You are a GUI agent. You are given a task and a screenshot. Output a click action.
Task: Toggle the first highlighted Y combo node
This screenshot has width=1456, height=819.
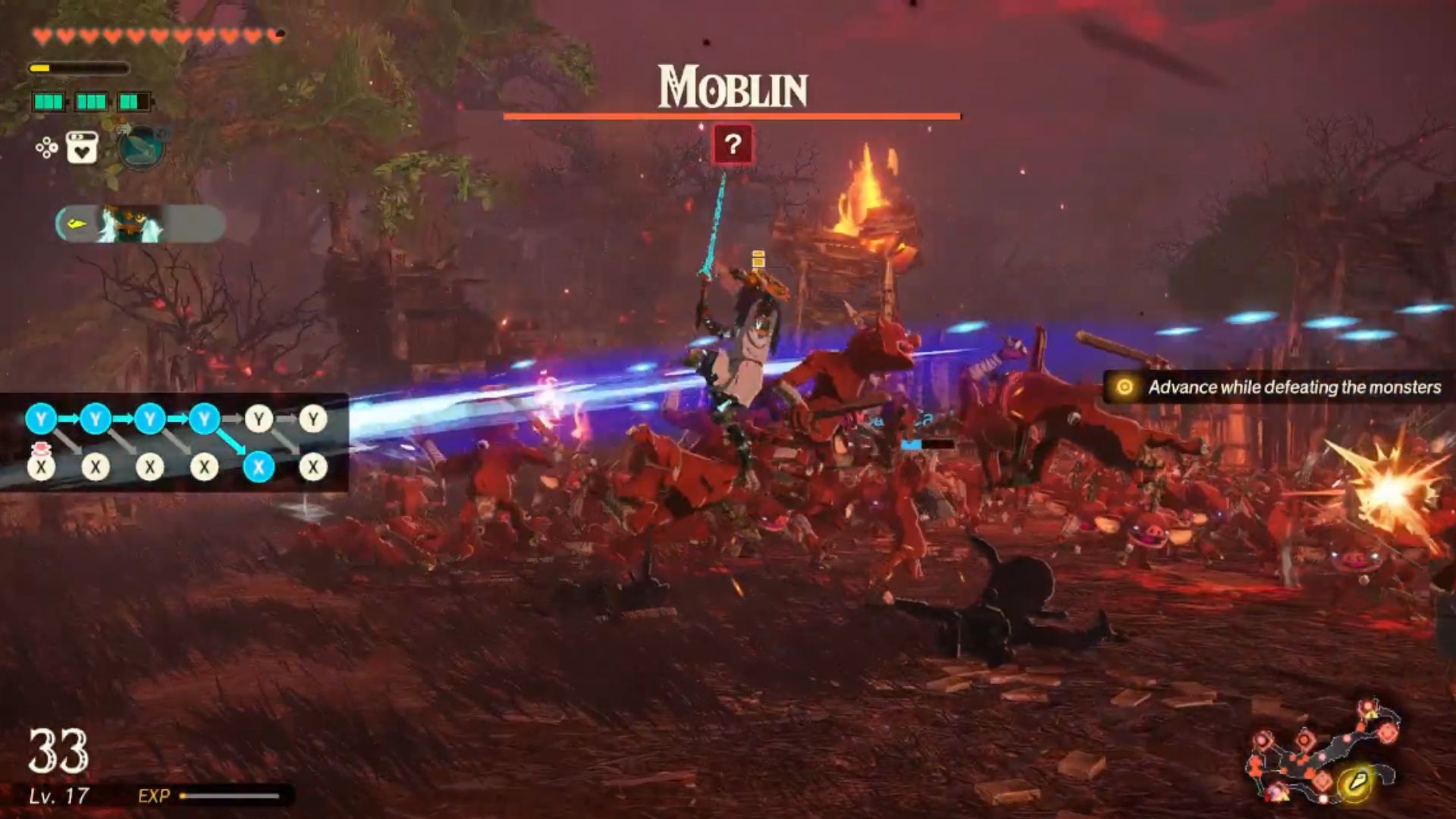coord(39,419)
